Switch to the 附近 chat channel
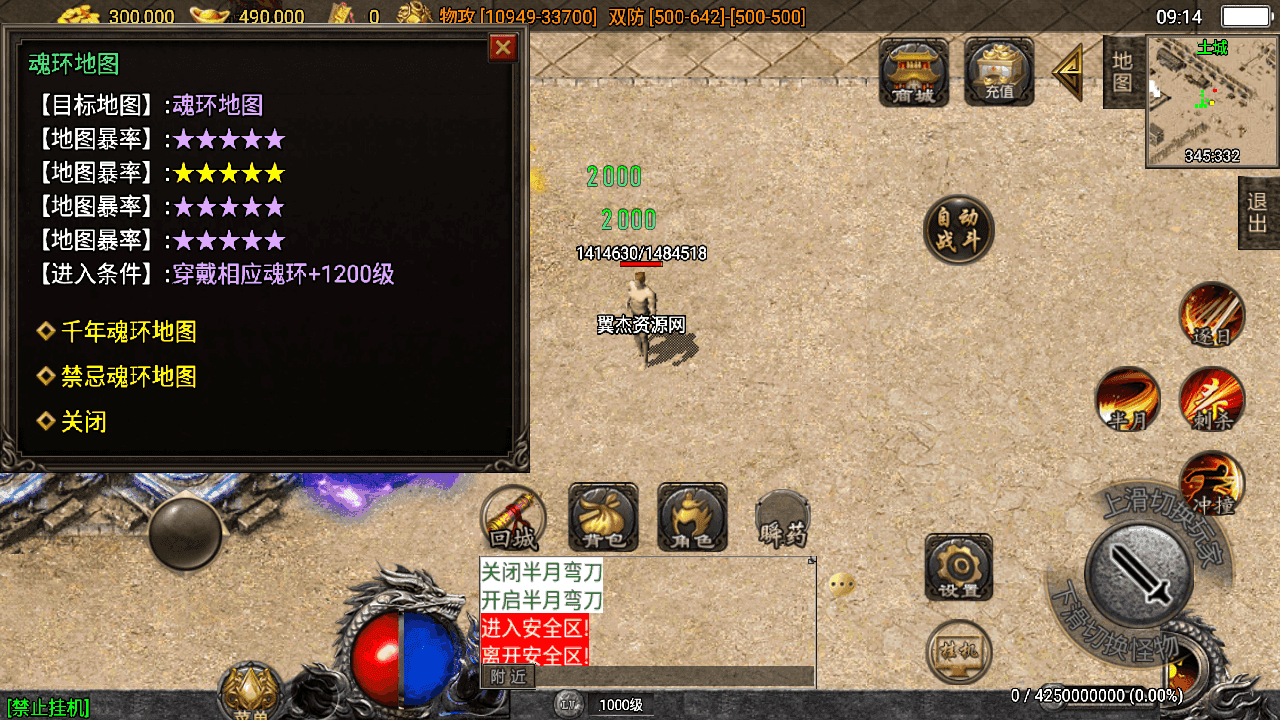The width and height of the screenshot is (1280, 720). click(x=508, y=677)
